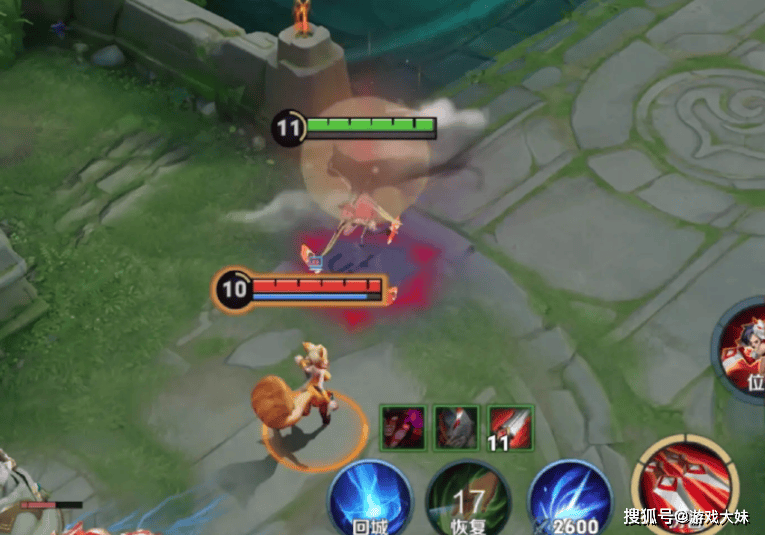This screenshot has width=765, height=535.
Task: Activate the blue slash summoner spell
Action: [x=568, y=498]
